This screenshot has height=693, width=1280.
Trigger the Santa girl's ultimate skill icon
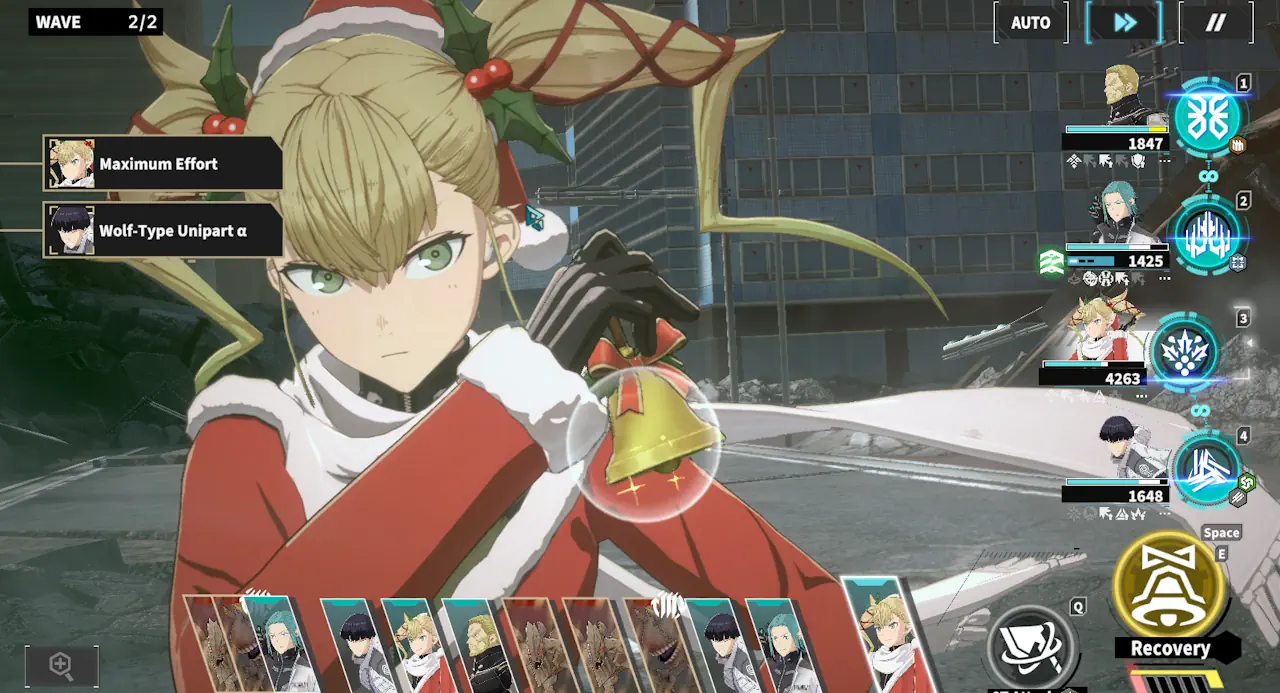[x=1185, y=355]
